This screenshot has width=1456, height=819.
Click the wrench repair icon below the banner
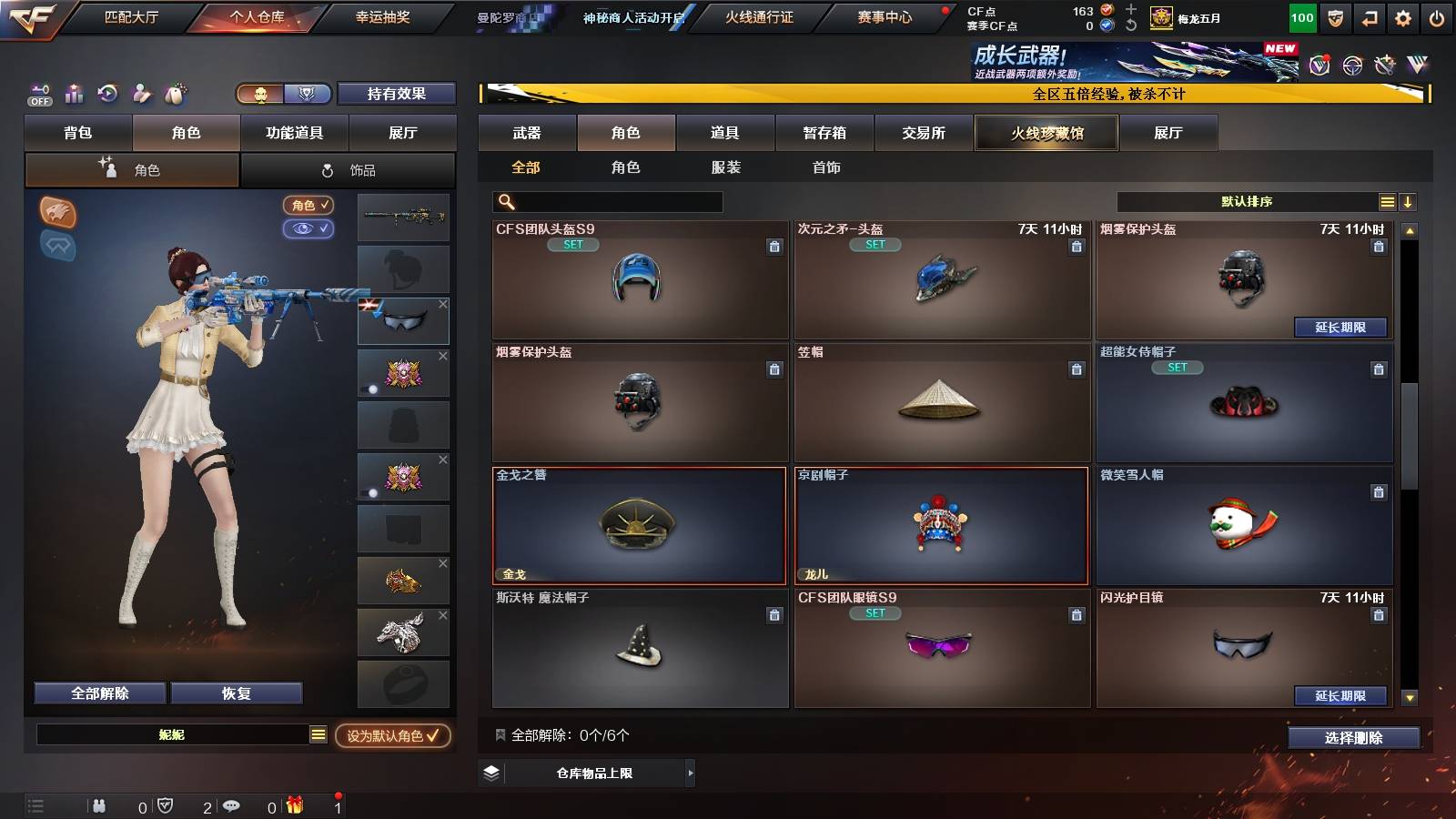tap(1383, 65)
